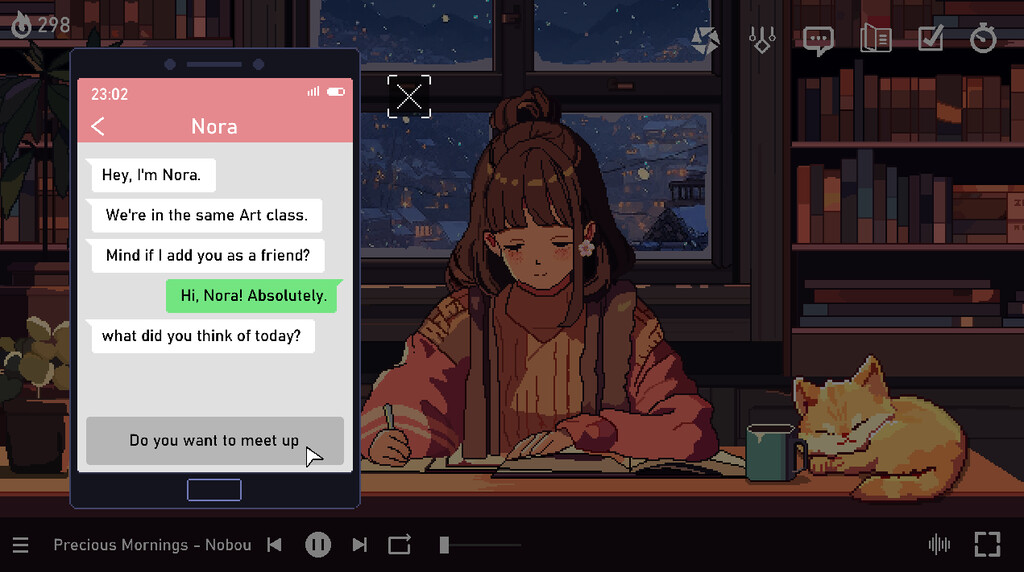Toggle the repeat loop button

coord(400,545)
